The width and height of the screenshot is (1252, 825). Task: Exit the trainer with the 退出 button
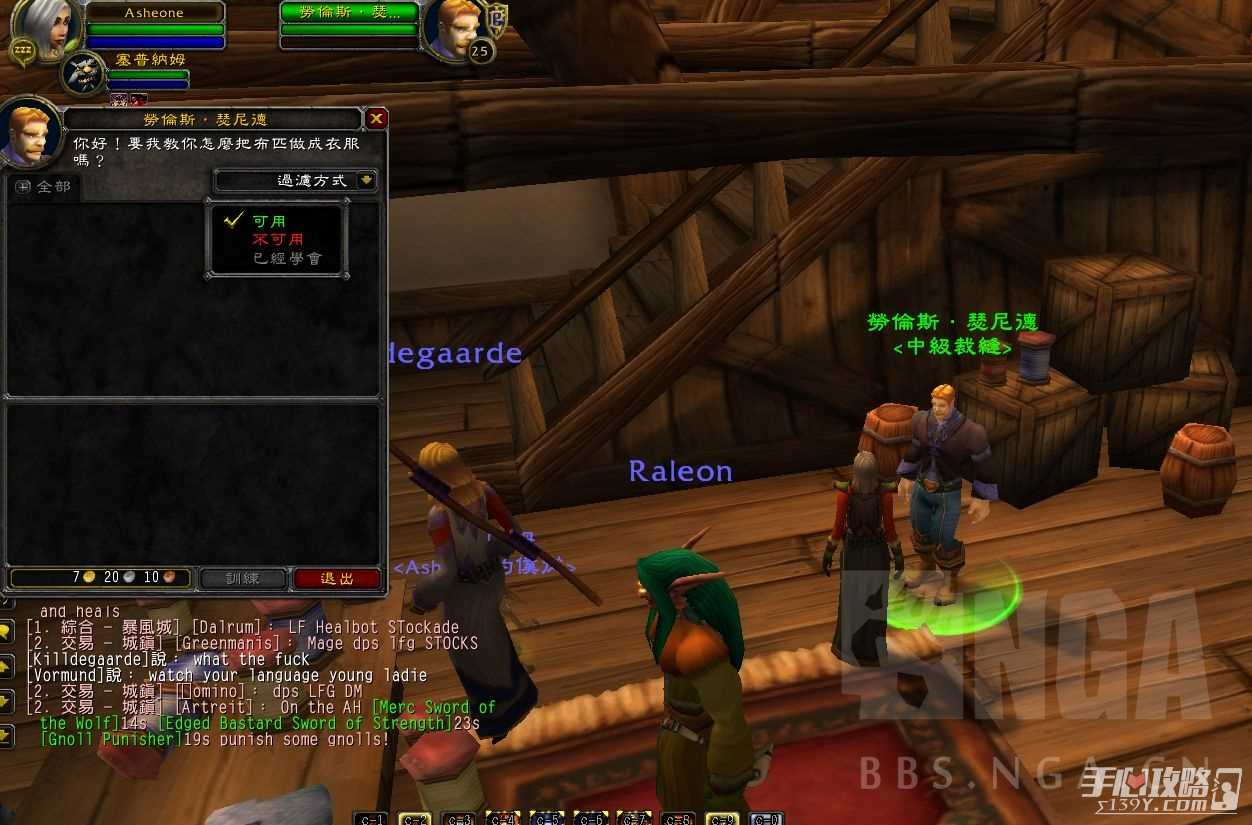pyautogui.click(x=337, y=578)
